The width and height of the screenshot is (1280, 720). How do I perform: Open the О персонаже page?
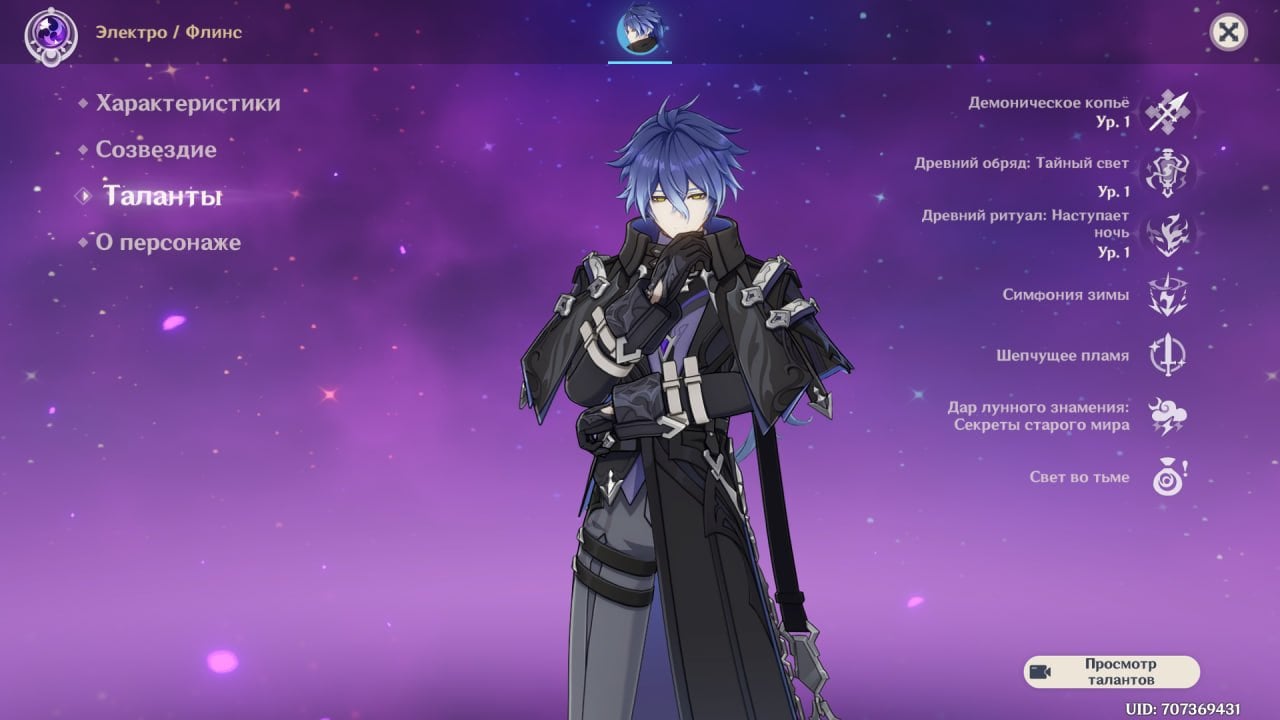pos(168,243)
